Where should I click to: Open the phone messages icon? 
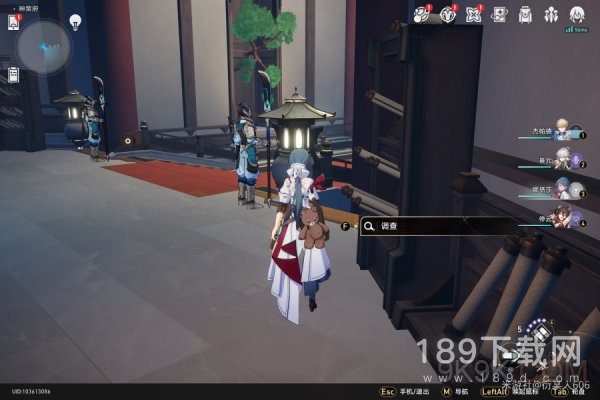pos(14,20)
